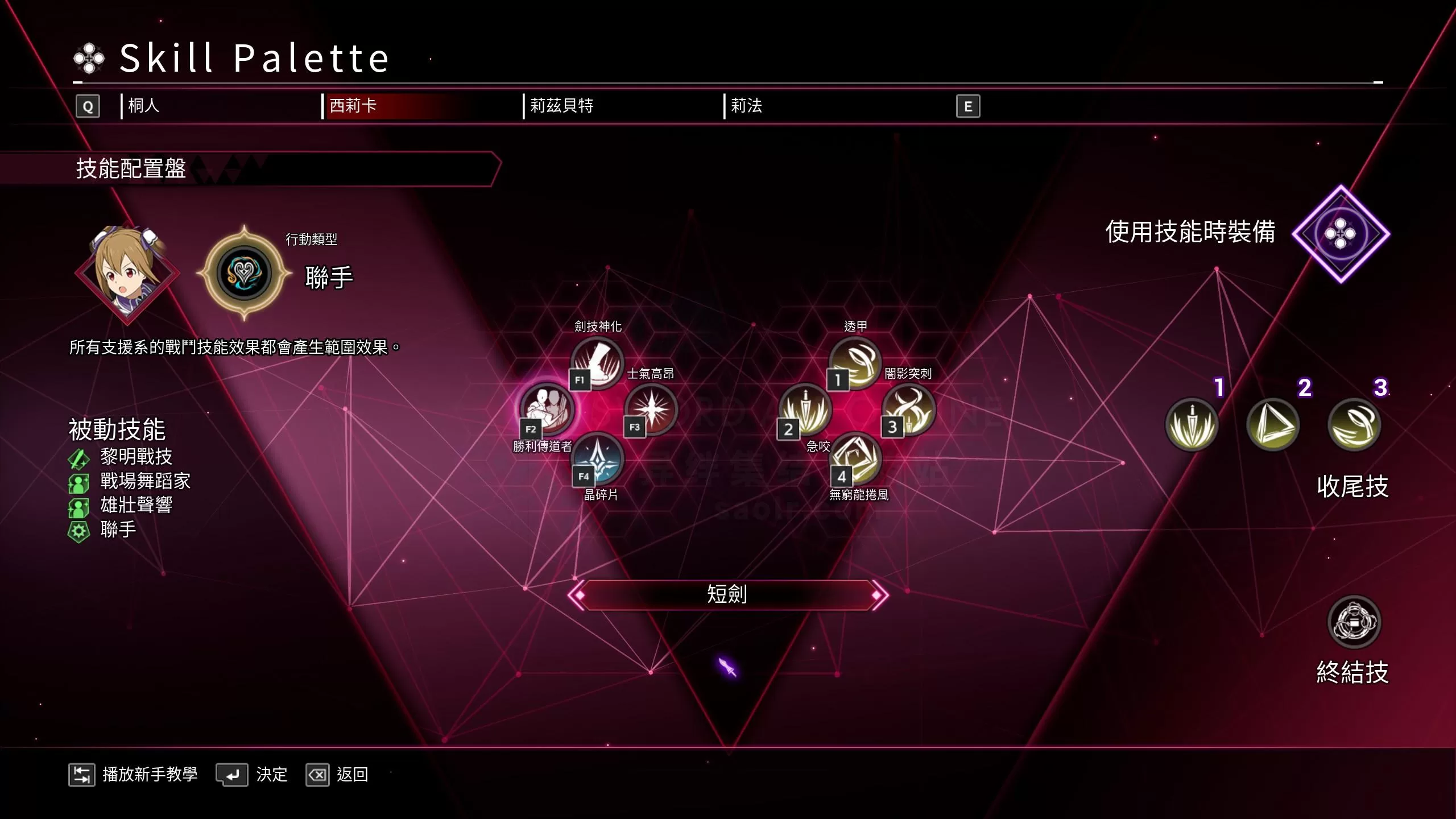Pick the third 收尾技 finisher icon

tap(1354, 424)
